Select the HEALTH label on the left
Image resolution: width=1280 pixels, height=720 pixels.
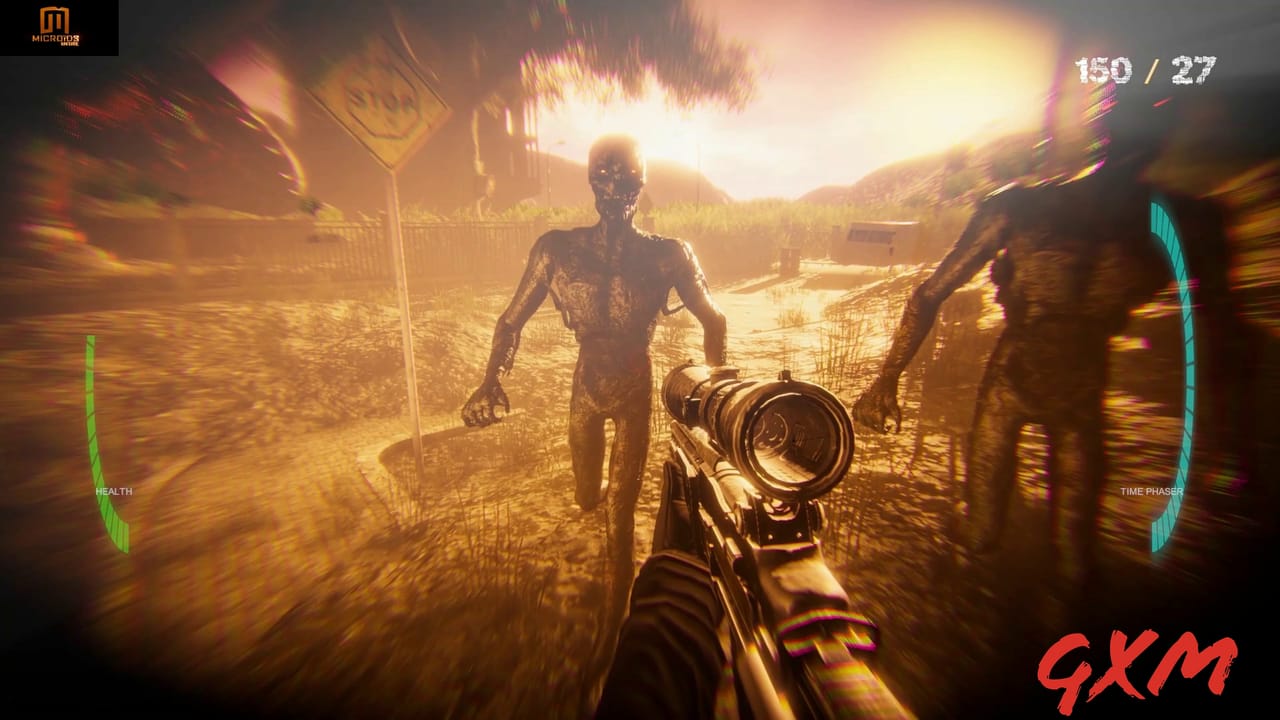[x=113, y=491]
